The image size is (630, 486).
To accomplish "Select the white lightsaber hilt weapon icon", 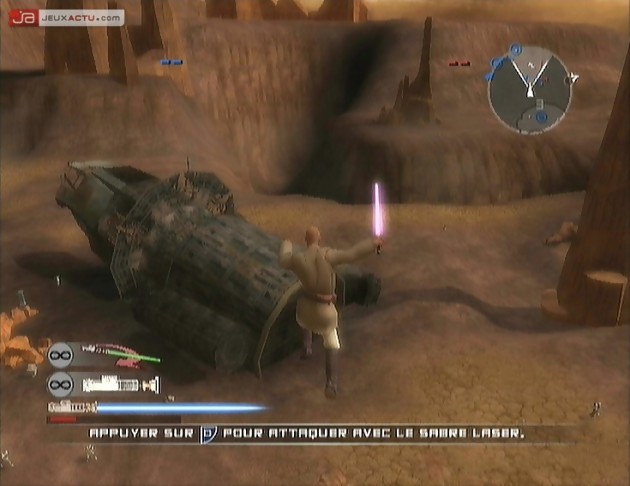I will (x=118, y=383).
